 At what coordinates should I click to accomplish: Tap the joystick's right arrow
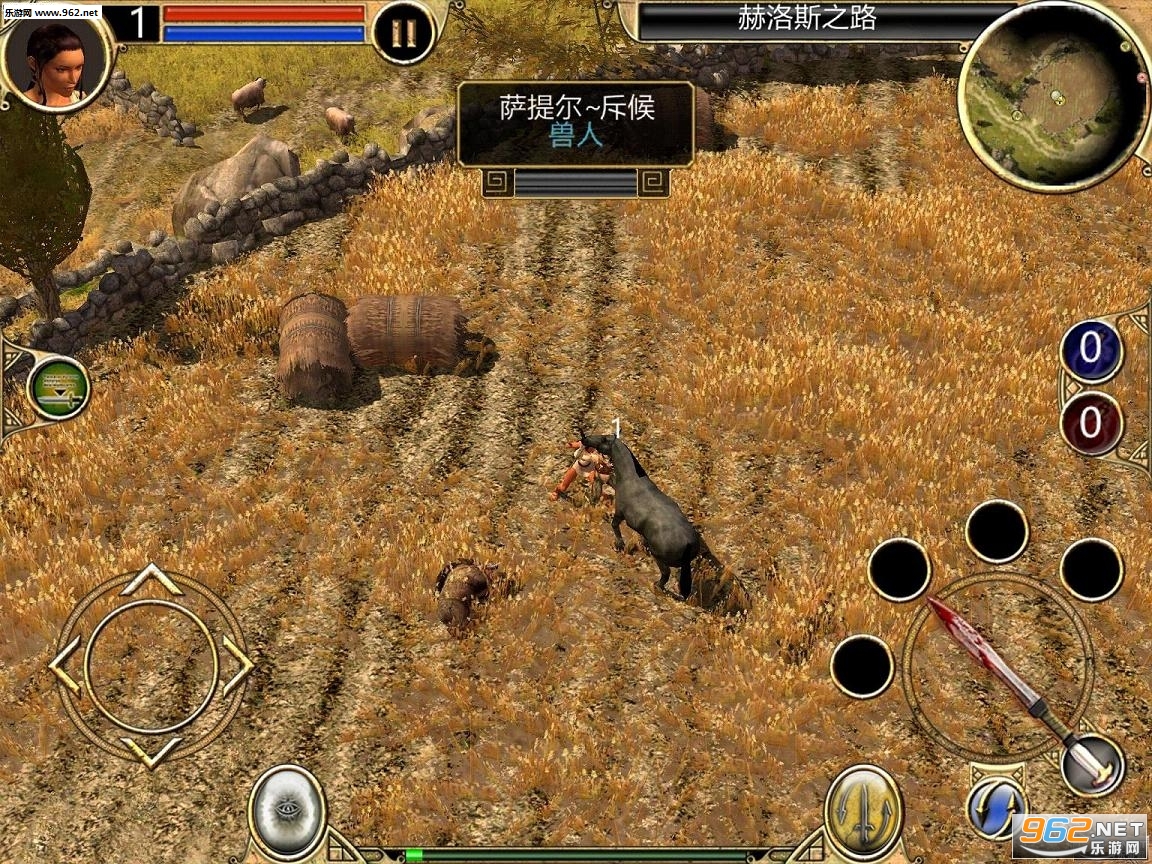pyautogui.click(x=237, y=666)
